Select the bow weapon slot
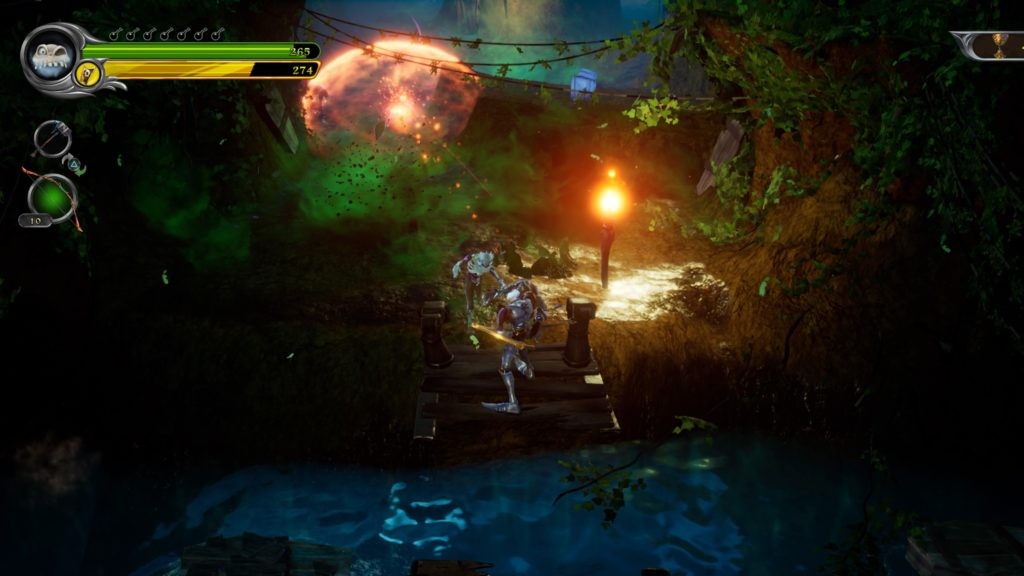 point(52,195)
